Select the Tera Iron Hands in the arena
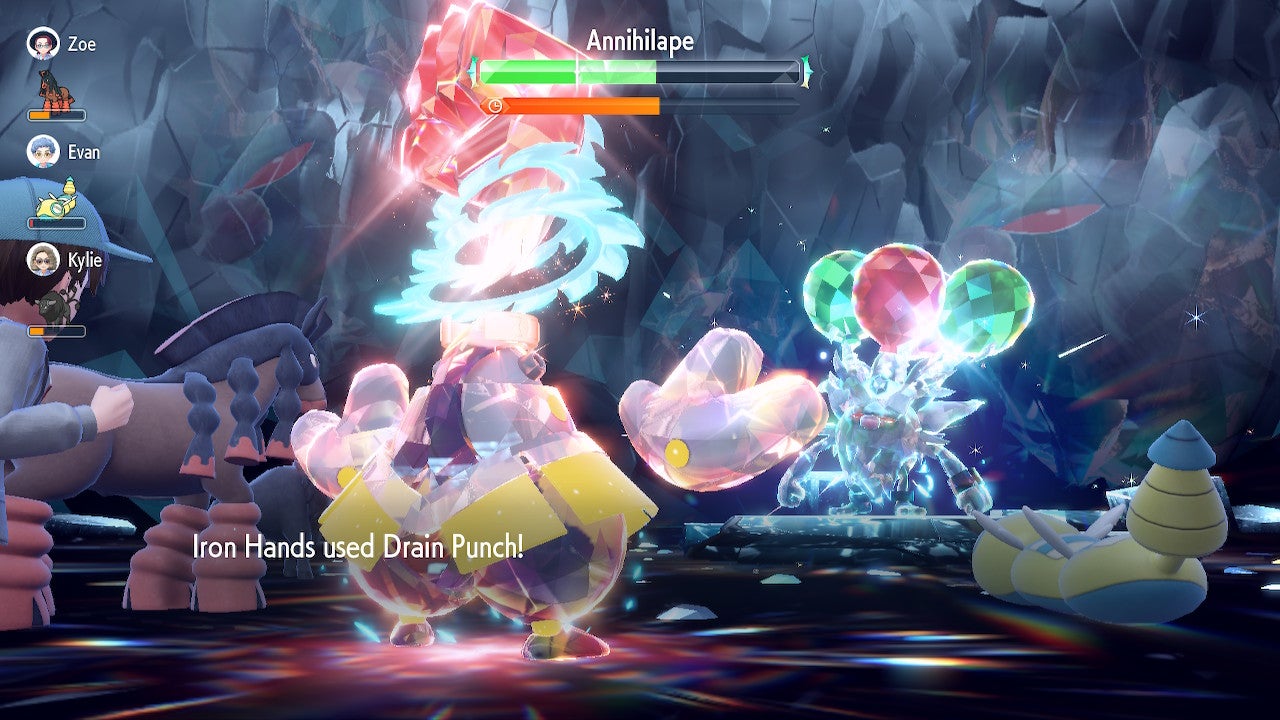 tap(490, 440)
